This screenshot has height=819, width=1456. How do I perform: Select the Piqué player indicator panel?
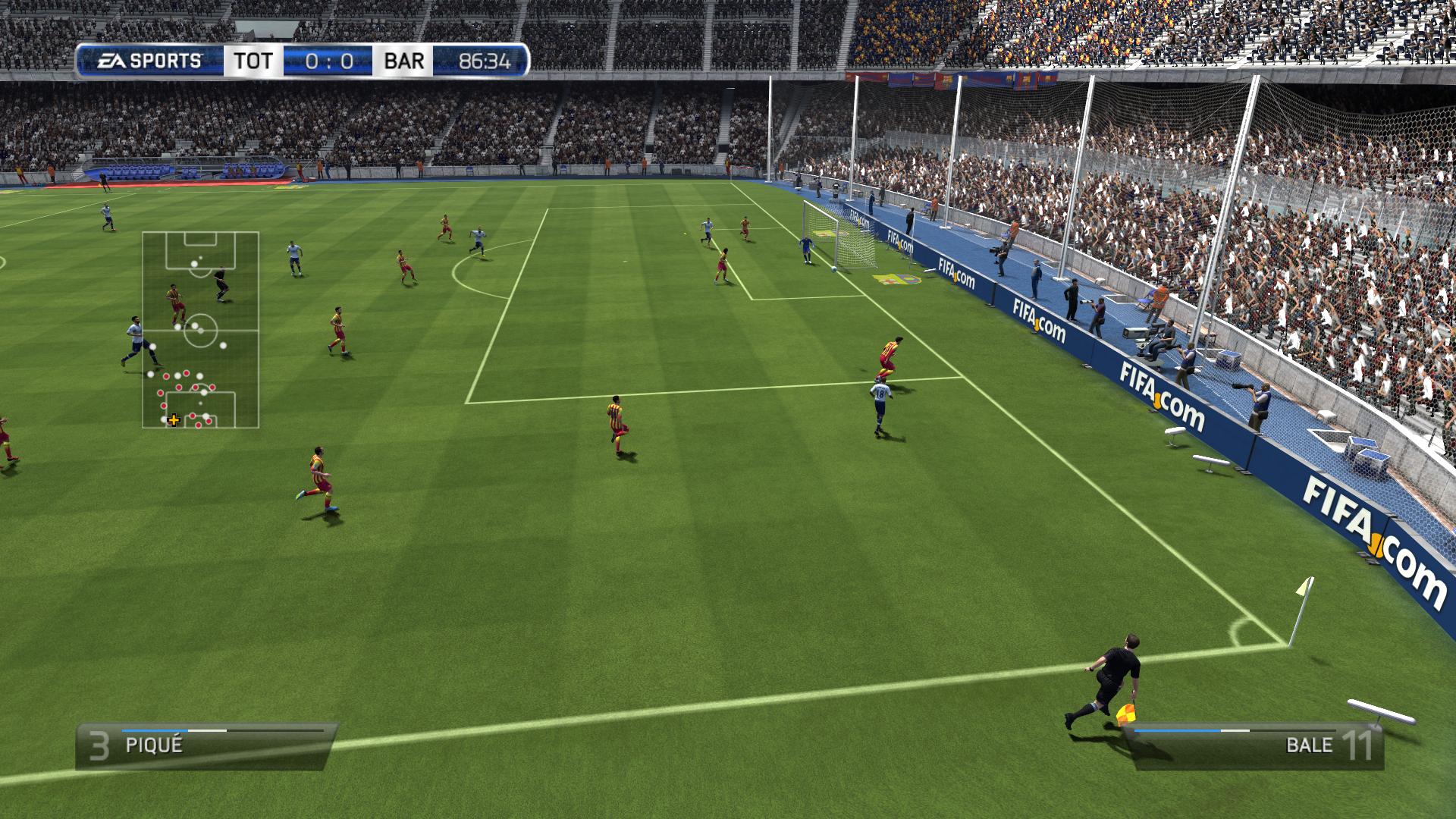click(x=205, y=745)
